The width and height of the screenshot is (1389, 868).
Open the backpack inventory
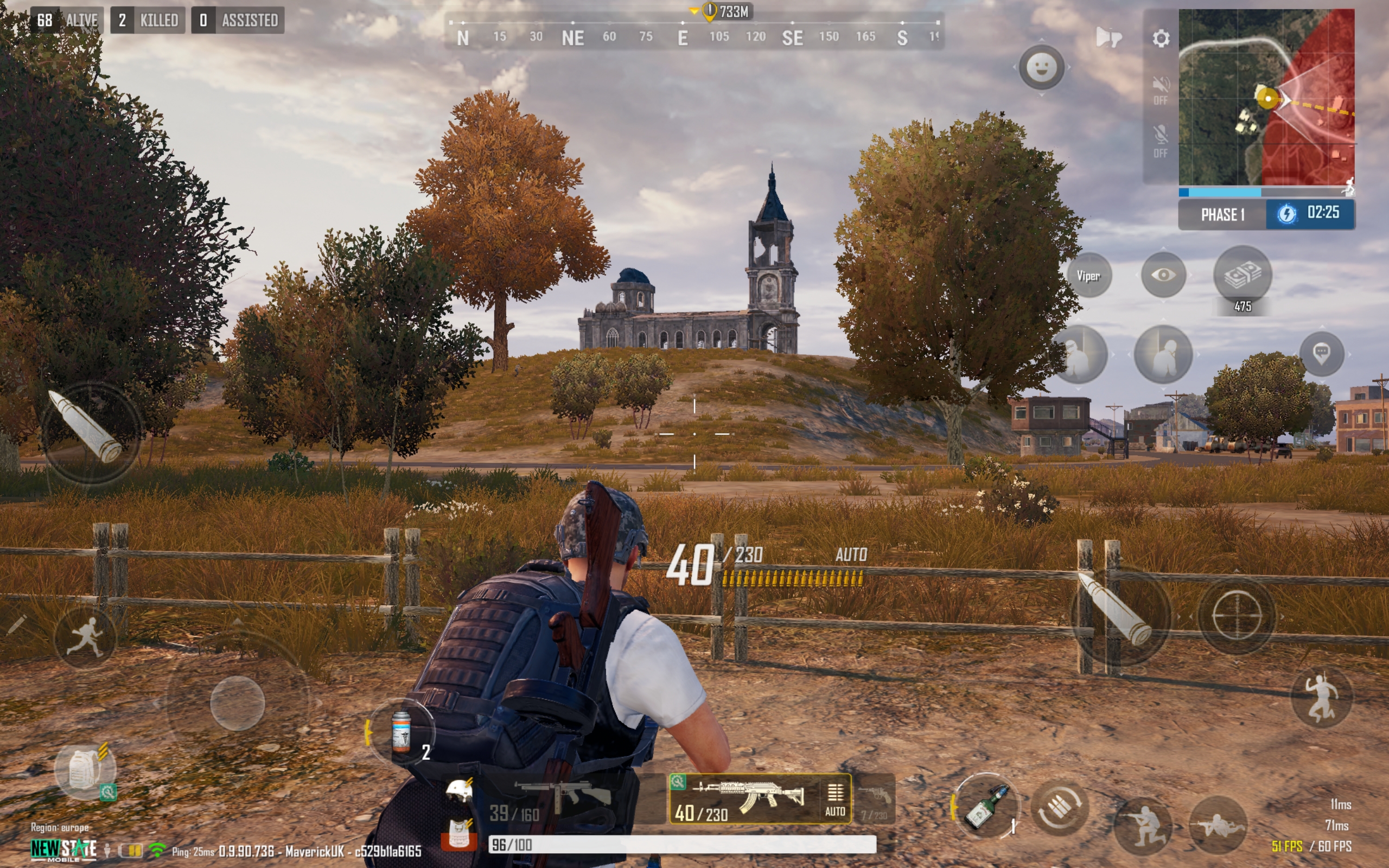click(x=85, y=770)
